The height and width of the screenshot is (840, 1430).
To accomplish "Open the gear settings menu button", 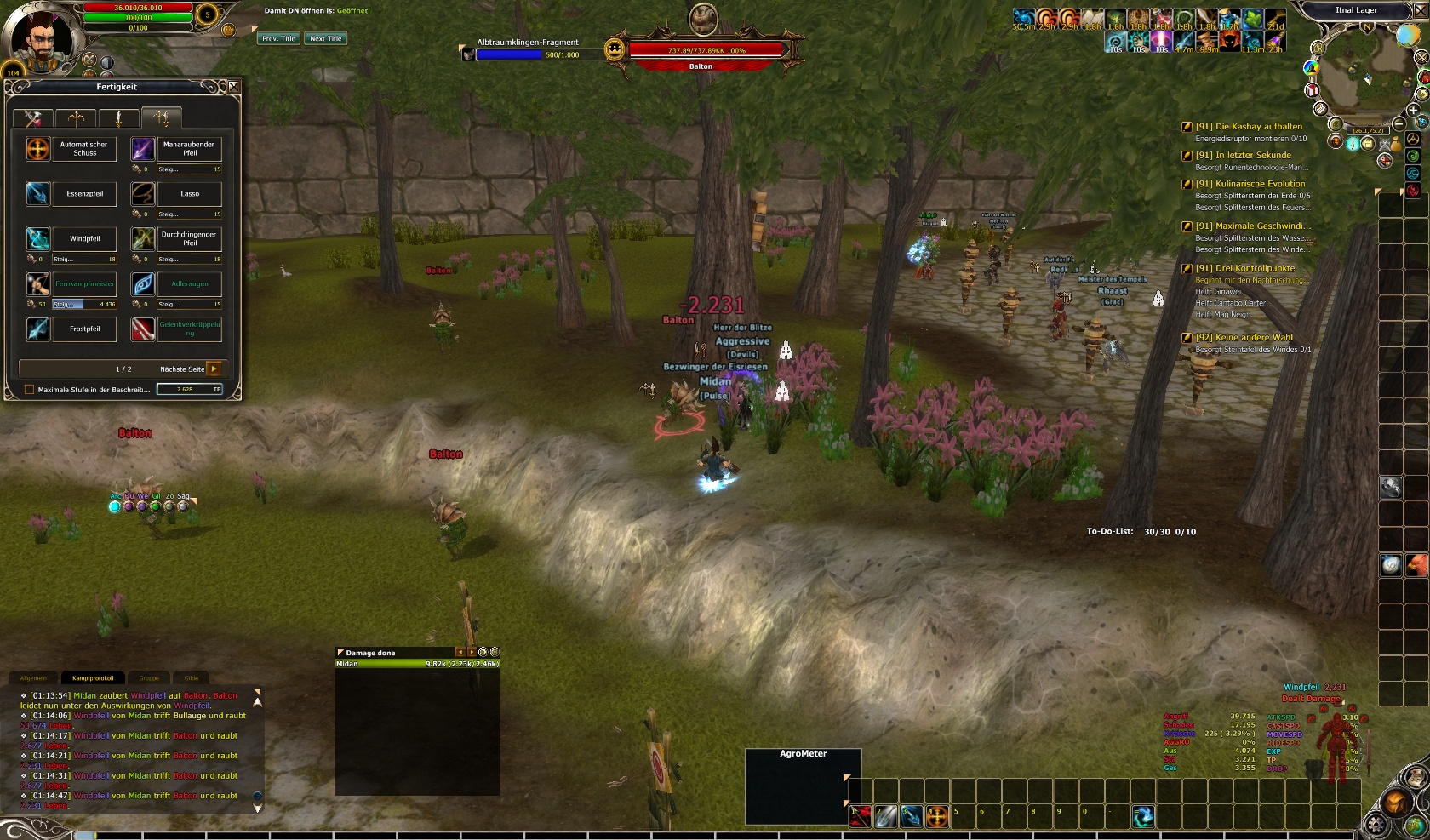I will tap(1377, 824).
